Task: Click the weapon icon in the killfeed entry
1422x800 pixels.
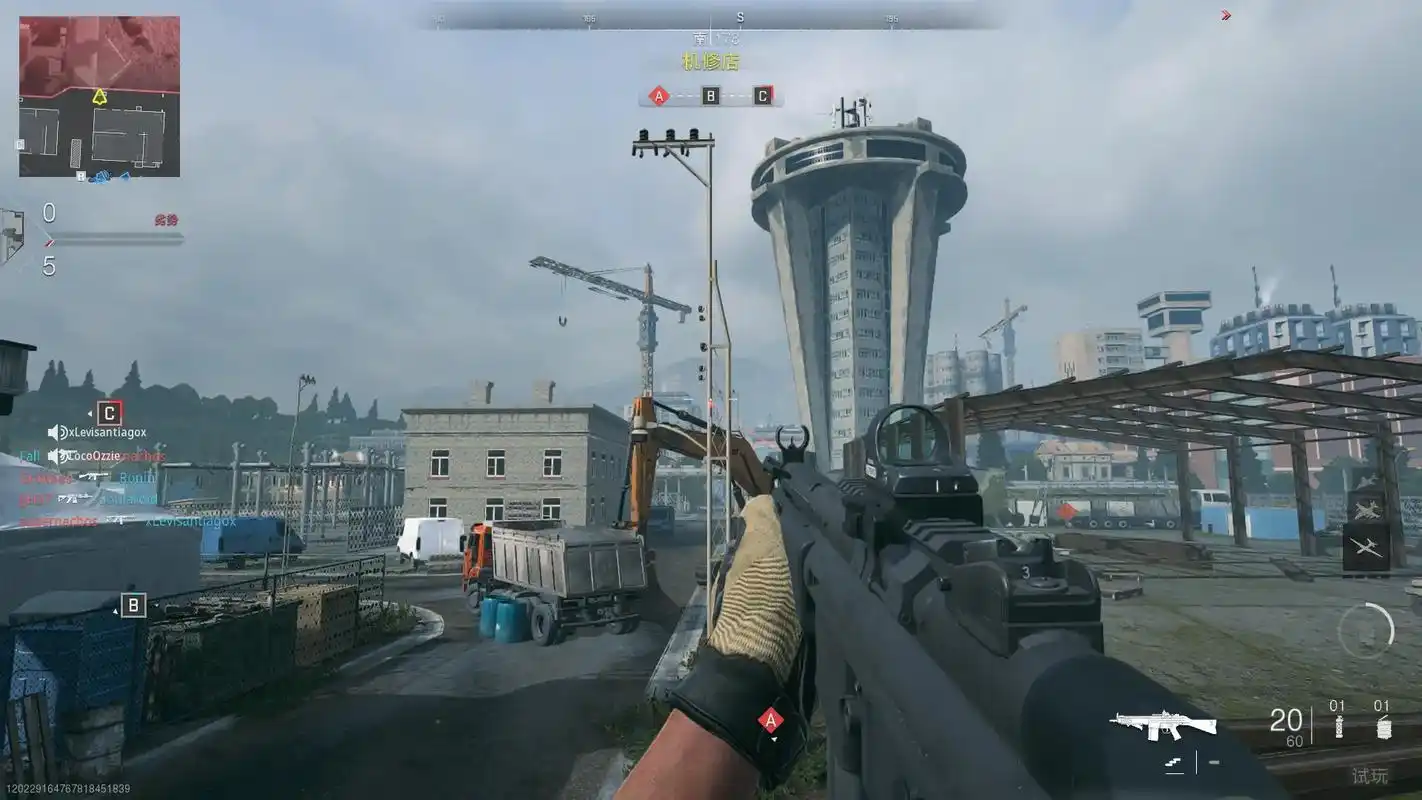Action: (x=94, y=476)
